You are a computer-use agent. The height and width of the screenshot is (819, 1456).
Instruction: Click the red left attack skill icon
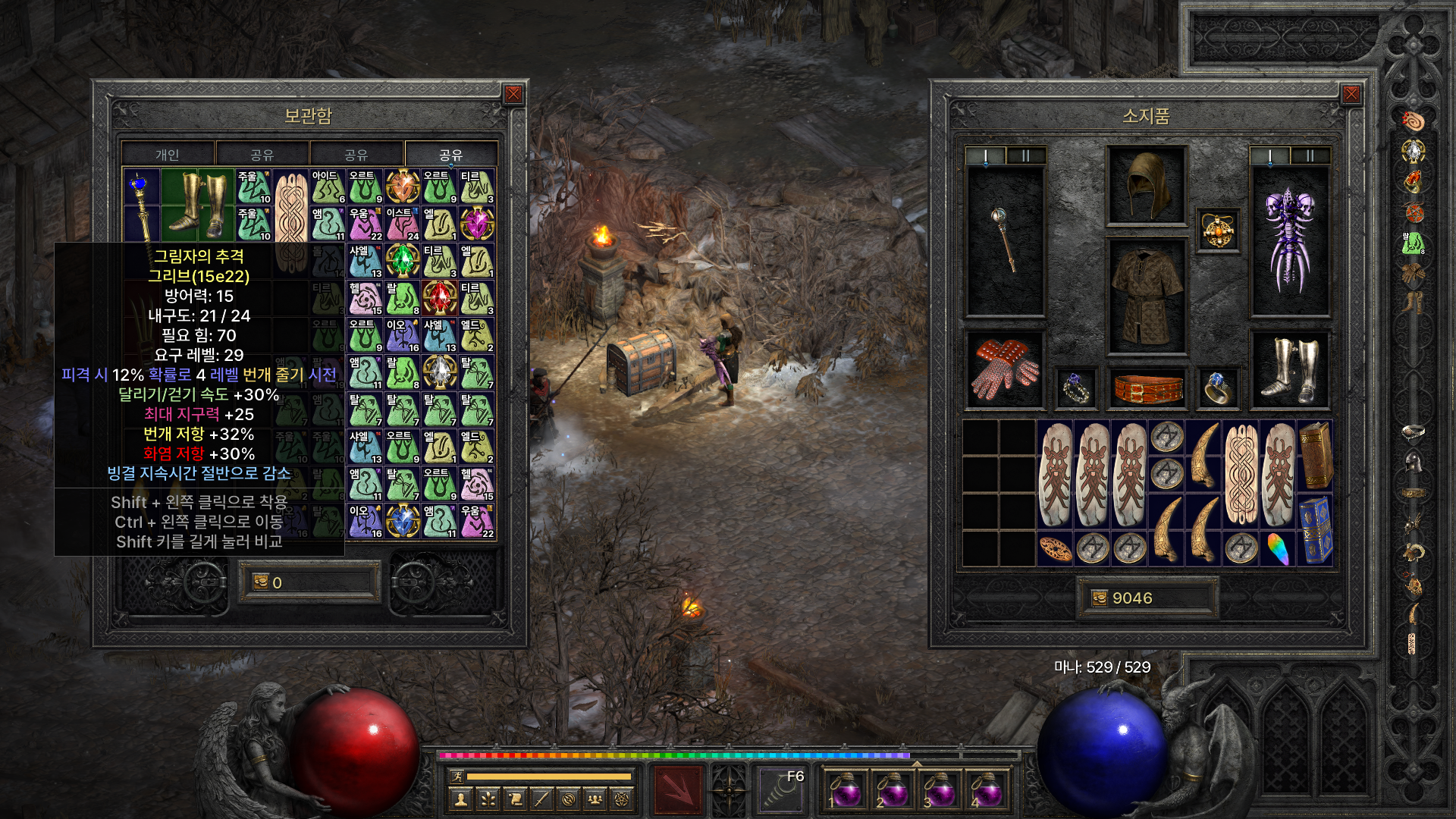678,790
